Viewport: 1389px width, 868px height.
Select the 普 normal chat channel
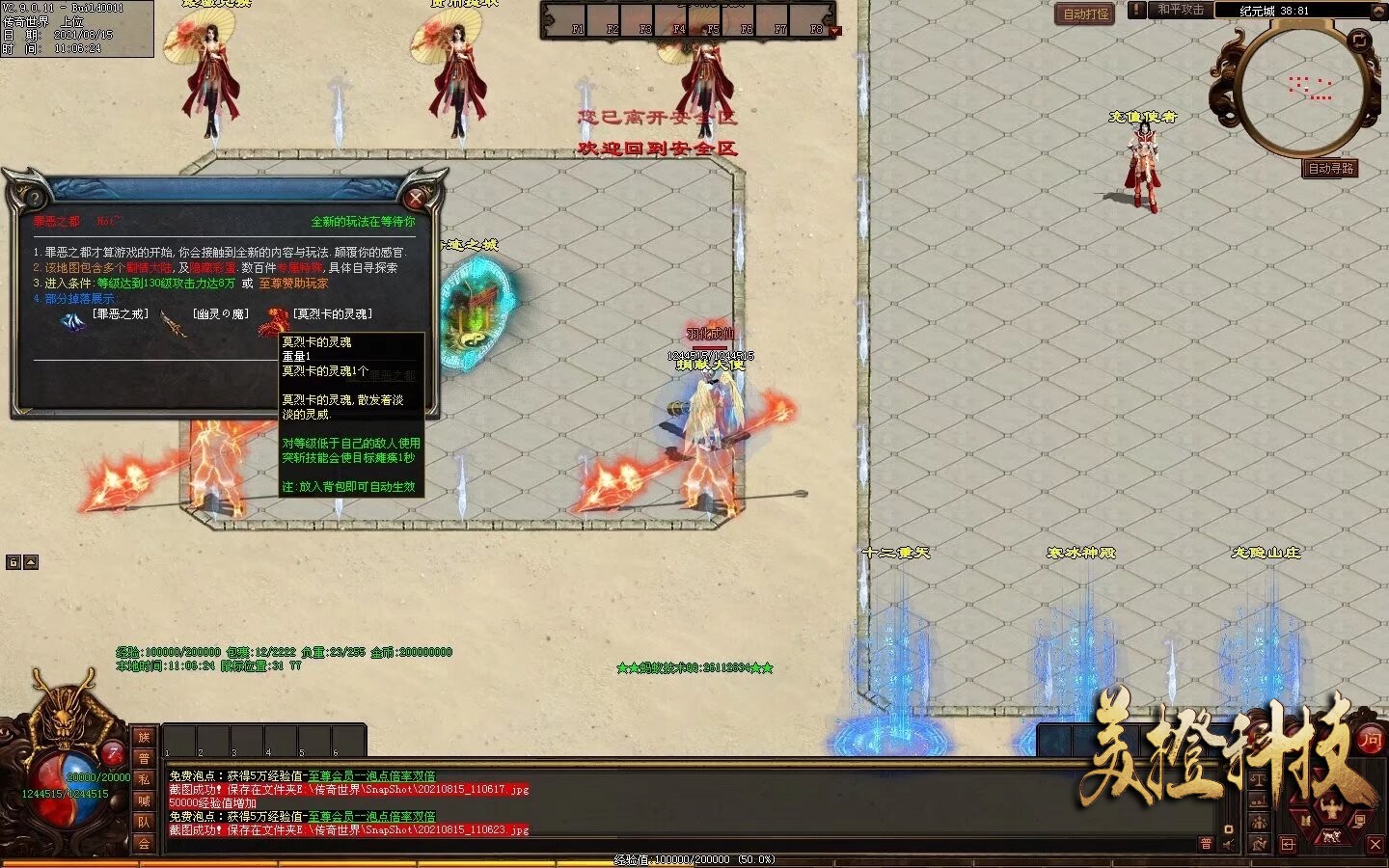144,758
